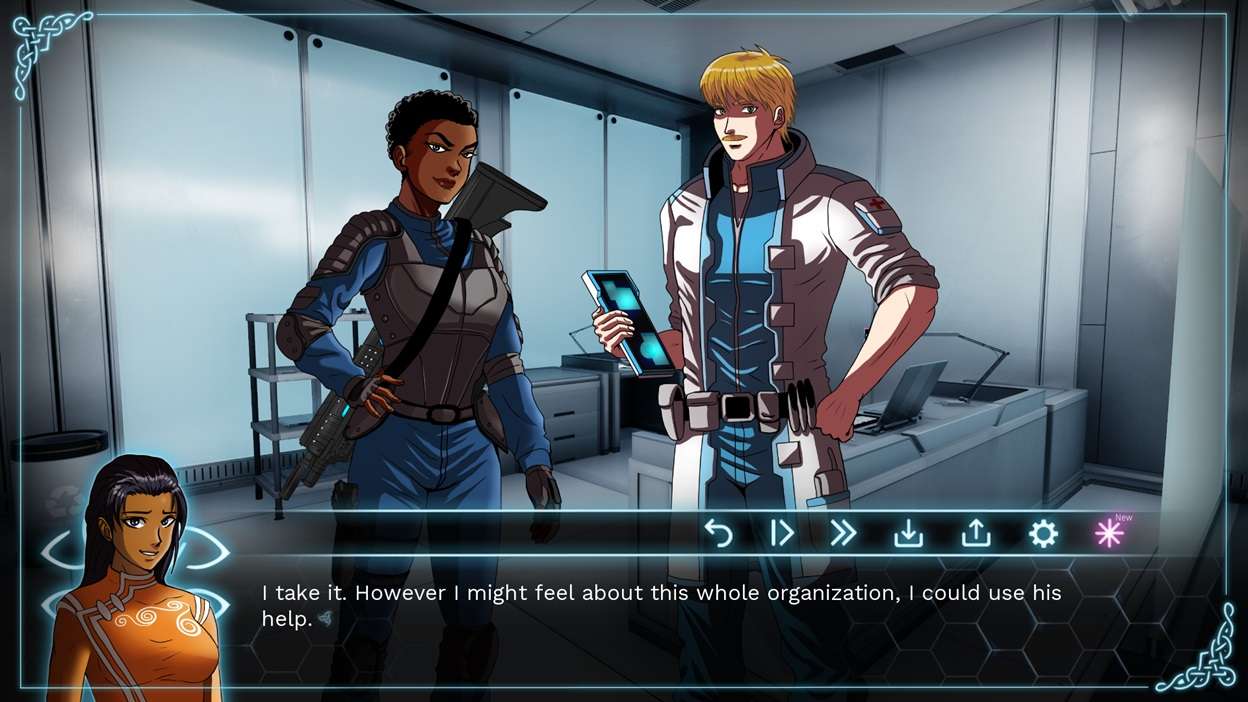Click the pink star icon marked New
This screenshot has width=1248, height=702.
click(x=1109, y=534)
